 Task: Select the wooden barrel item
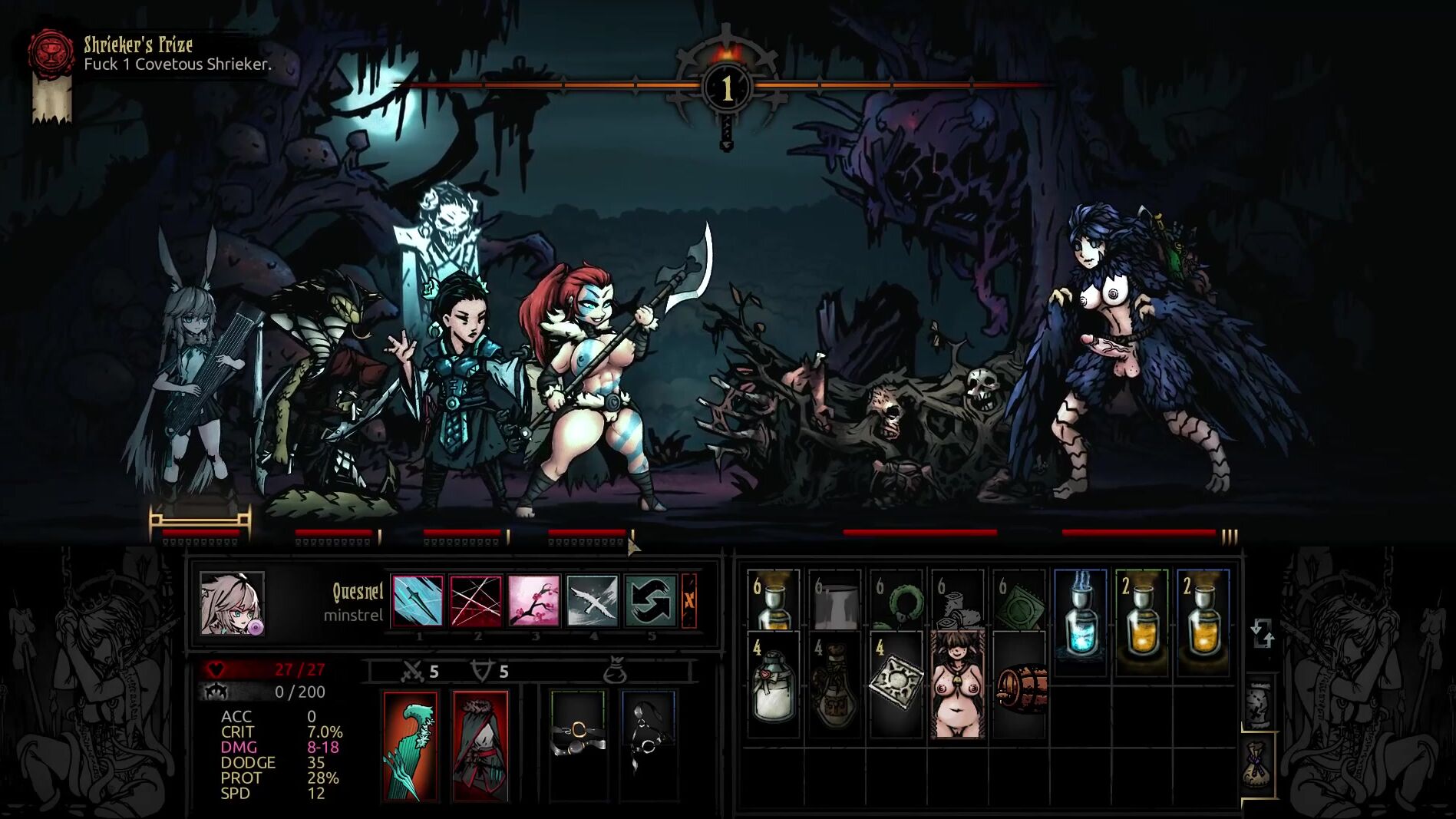[x=1020, y=688]
